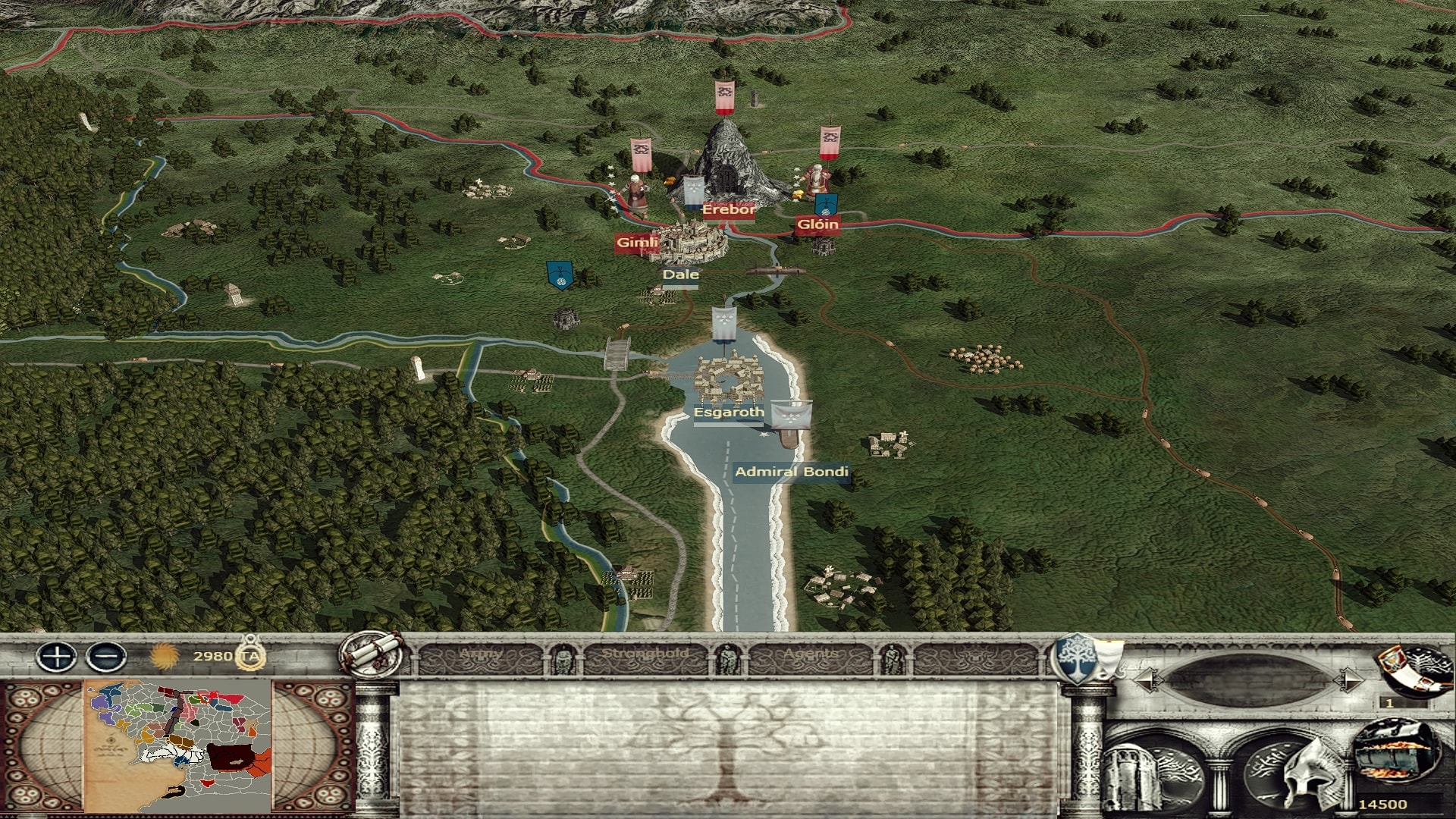Select Admiral Bondi's fleet label

coord(791,472)
